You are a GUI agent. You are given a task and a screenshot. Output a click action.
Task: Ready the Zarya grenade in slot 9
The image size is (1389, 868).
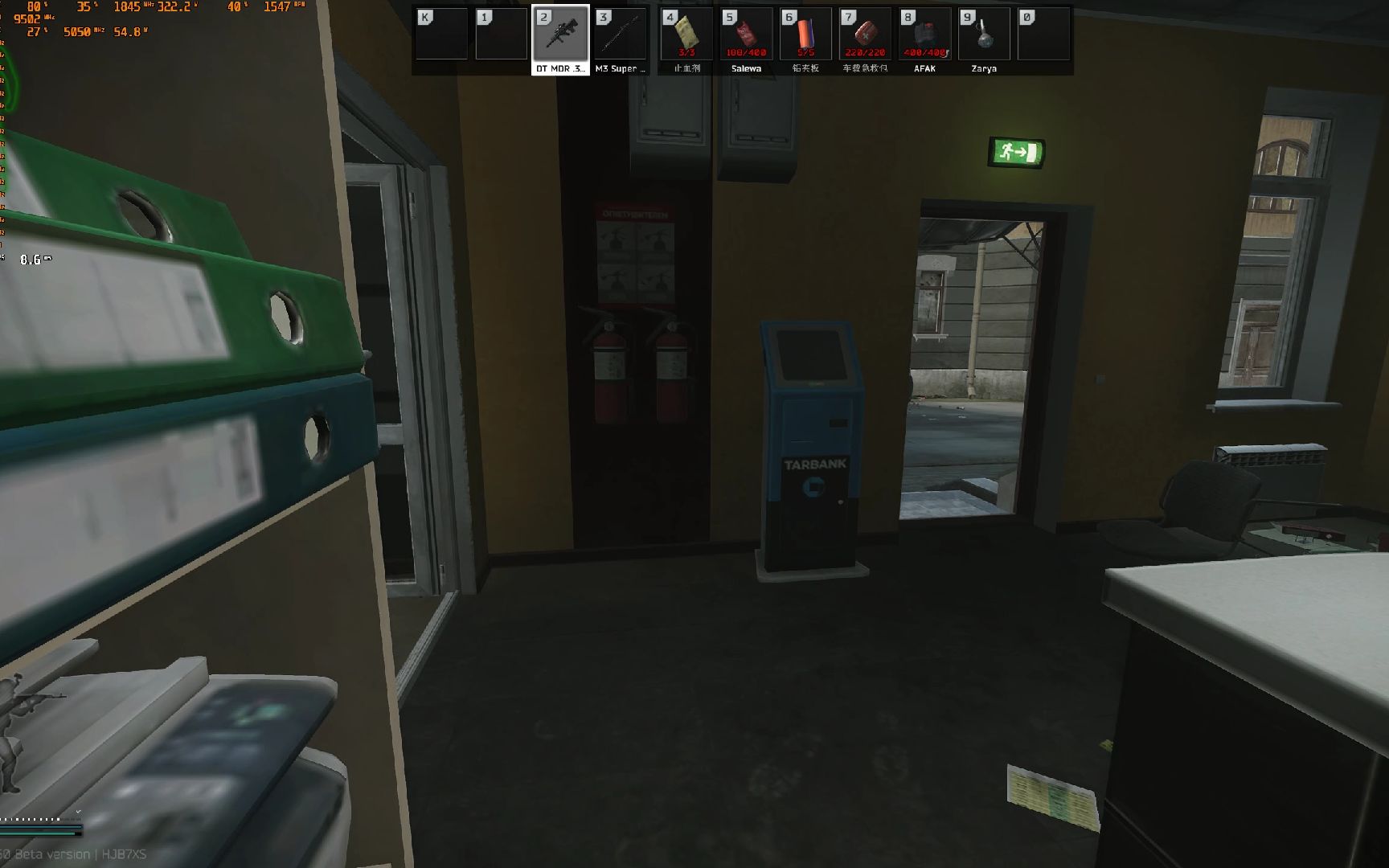984,34
